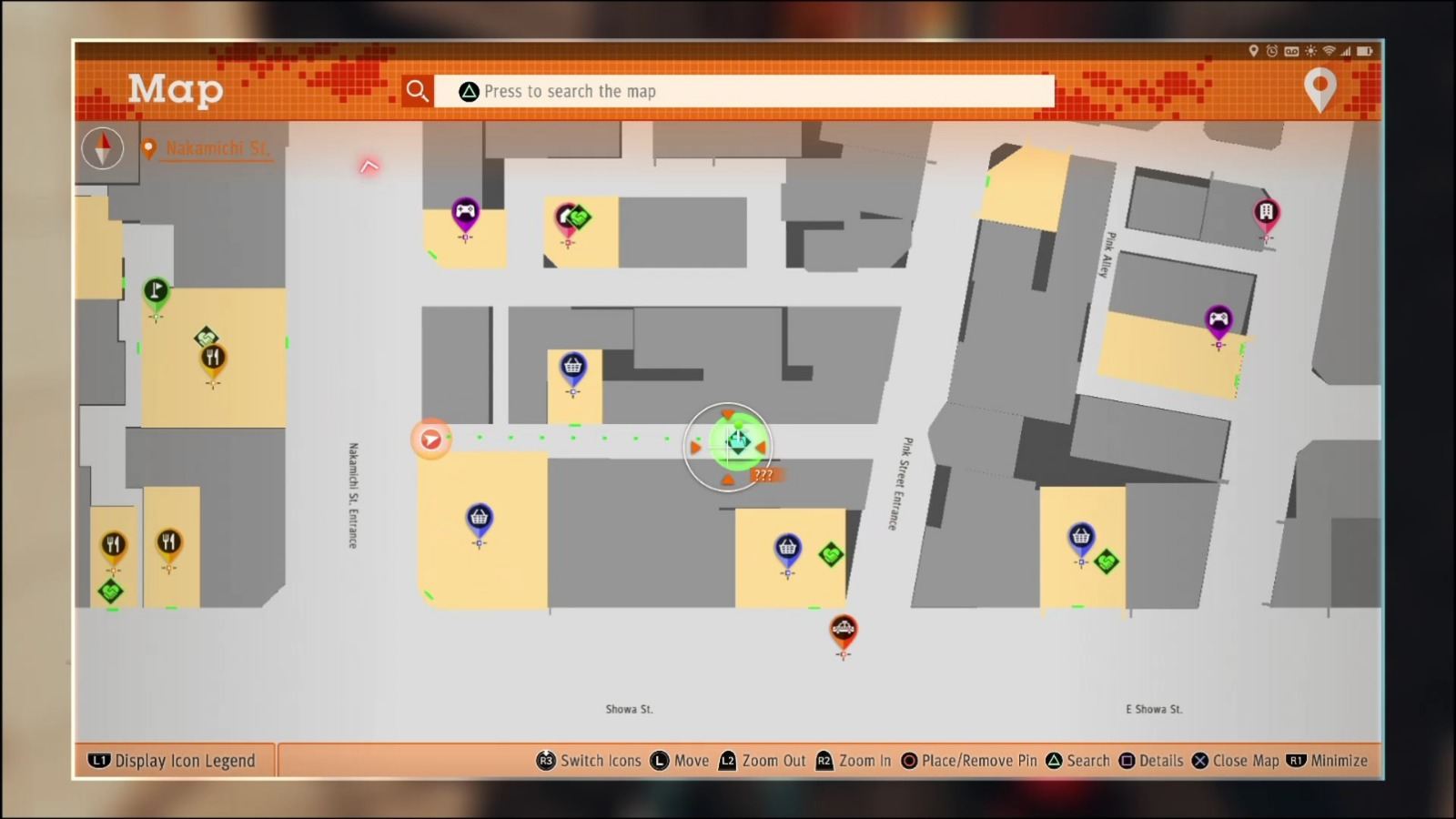Select the compass in the top-left corner
The image size is (1456, 819).
tap(103, 148)
